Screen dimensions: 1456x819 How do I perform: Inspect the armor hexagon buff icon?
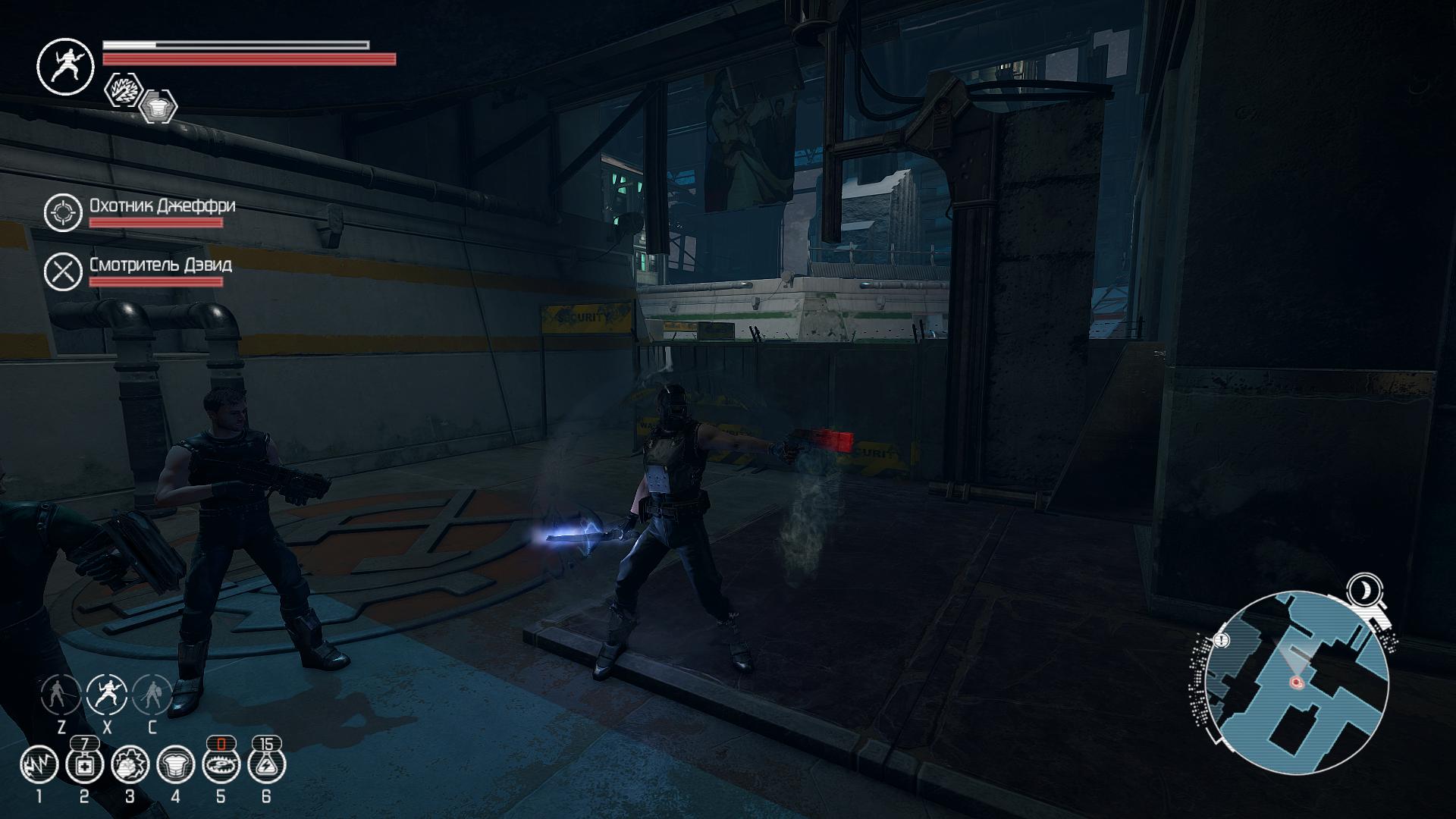[x=158, y=106]
